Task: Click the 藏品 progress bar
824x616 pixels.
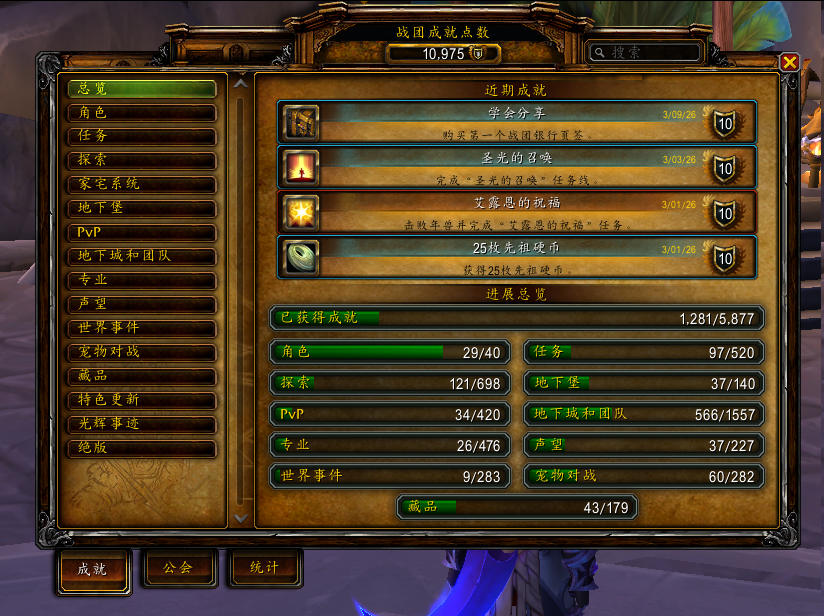Action: 517,508
